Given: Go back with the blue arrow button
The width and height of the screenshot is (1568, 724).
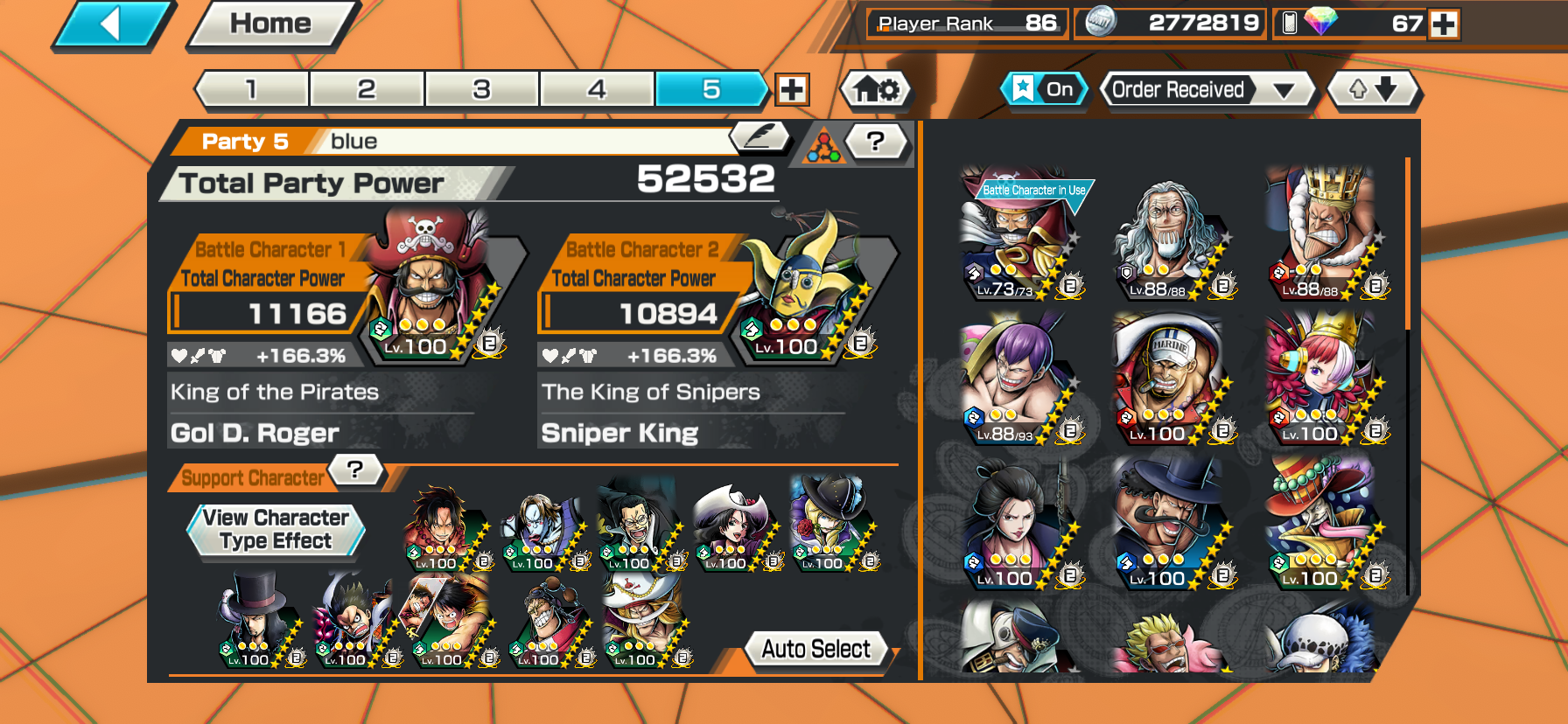Looking at the screenshot, I should point(112,24).
